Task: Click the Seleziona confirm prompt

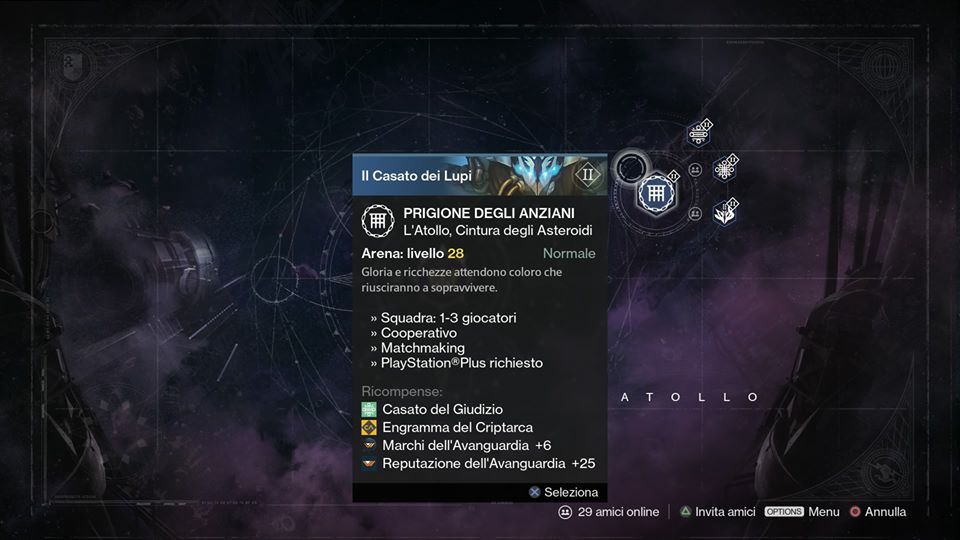Action: click(x=563, y=492)
